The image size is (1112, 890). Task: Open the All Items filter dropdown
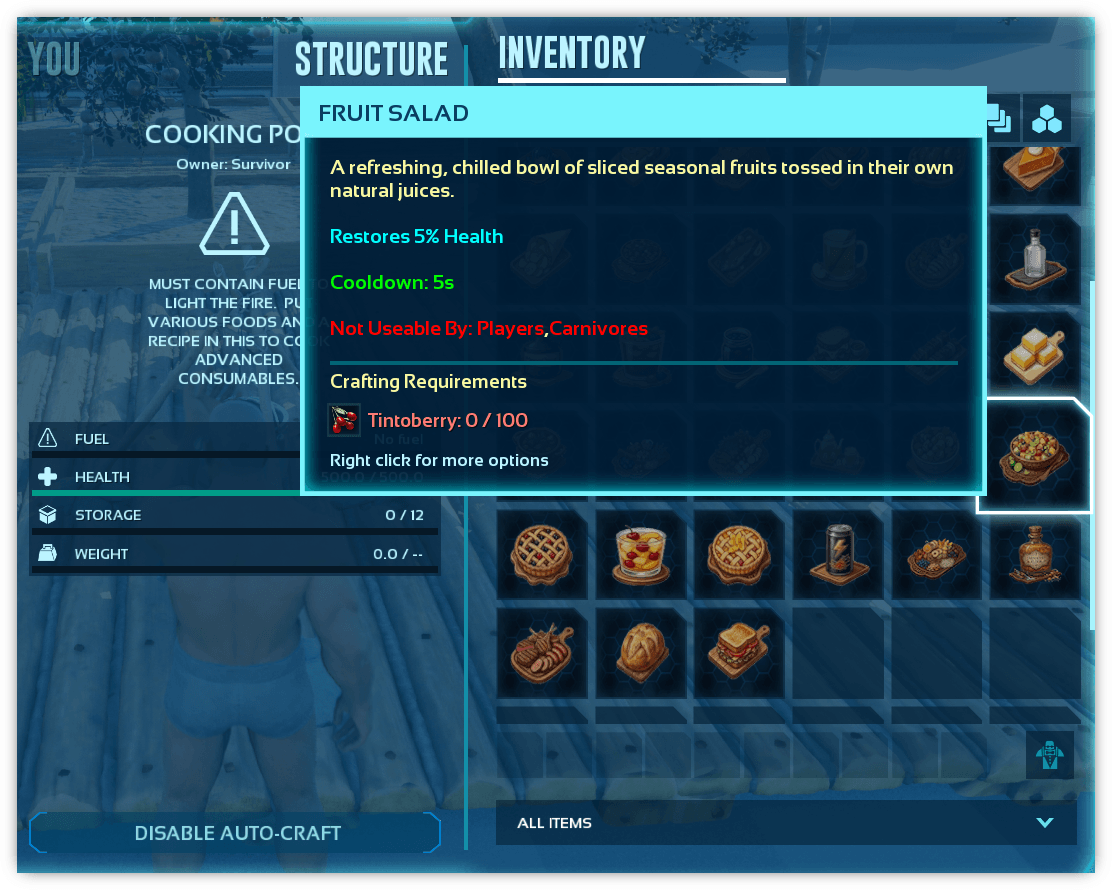tap(786, 823)
